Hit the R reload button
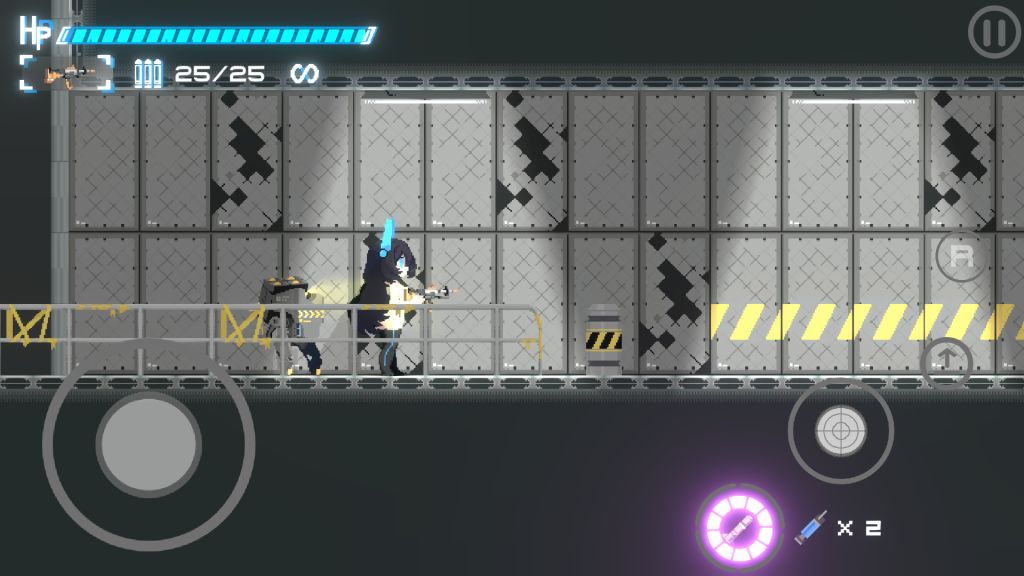This screenshot has width=1024, height=576. coord(961,256)
